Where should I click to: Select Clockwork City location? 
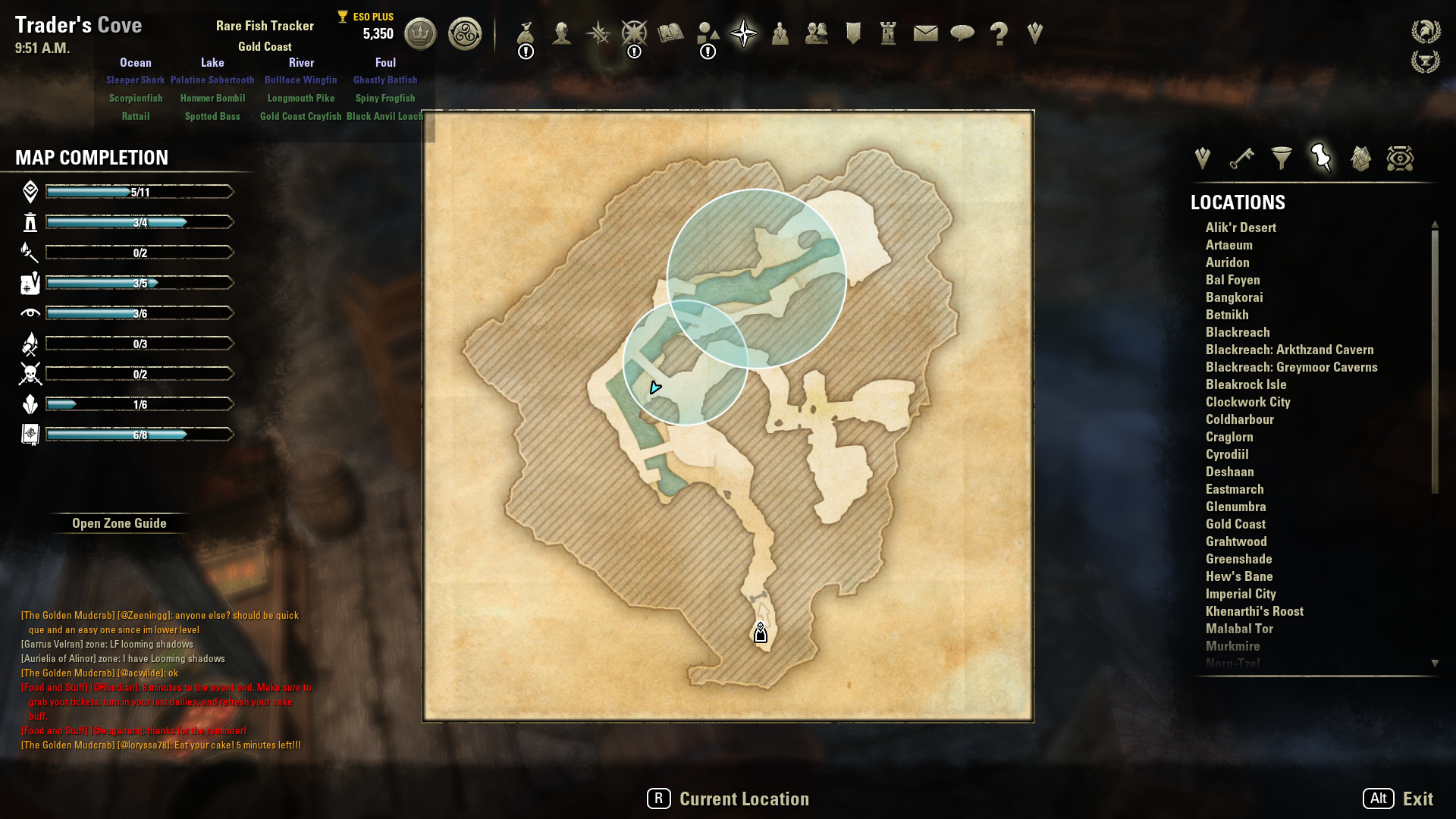(x=1247, y=402)
